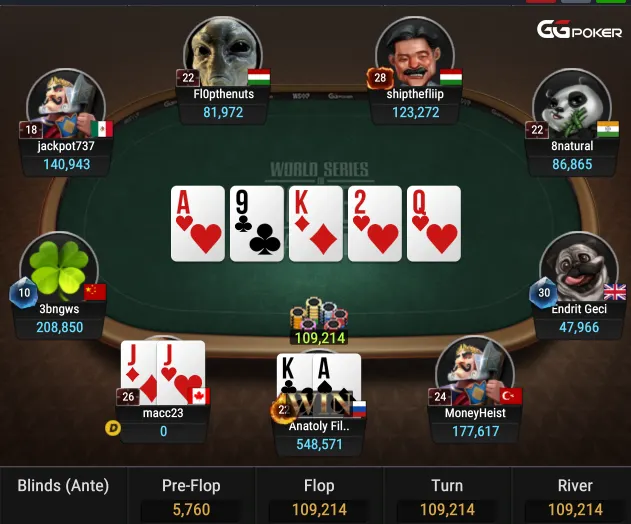Viewport: 631px width, 524px height.
Task: Select 8natural's panda avatar
Action: point(571,105)
